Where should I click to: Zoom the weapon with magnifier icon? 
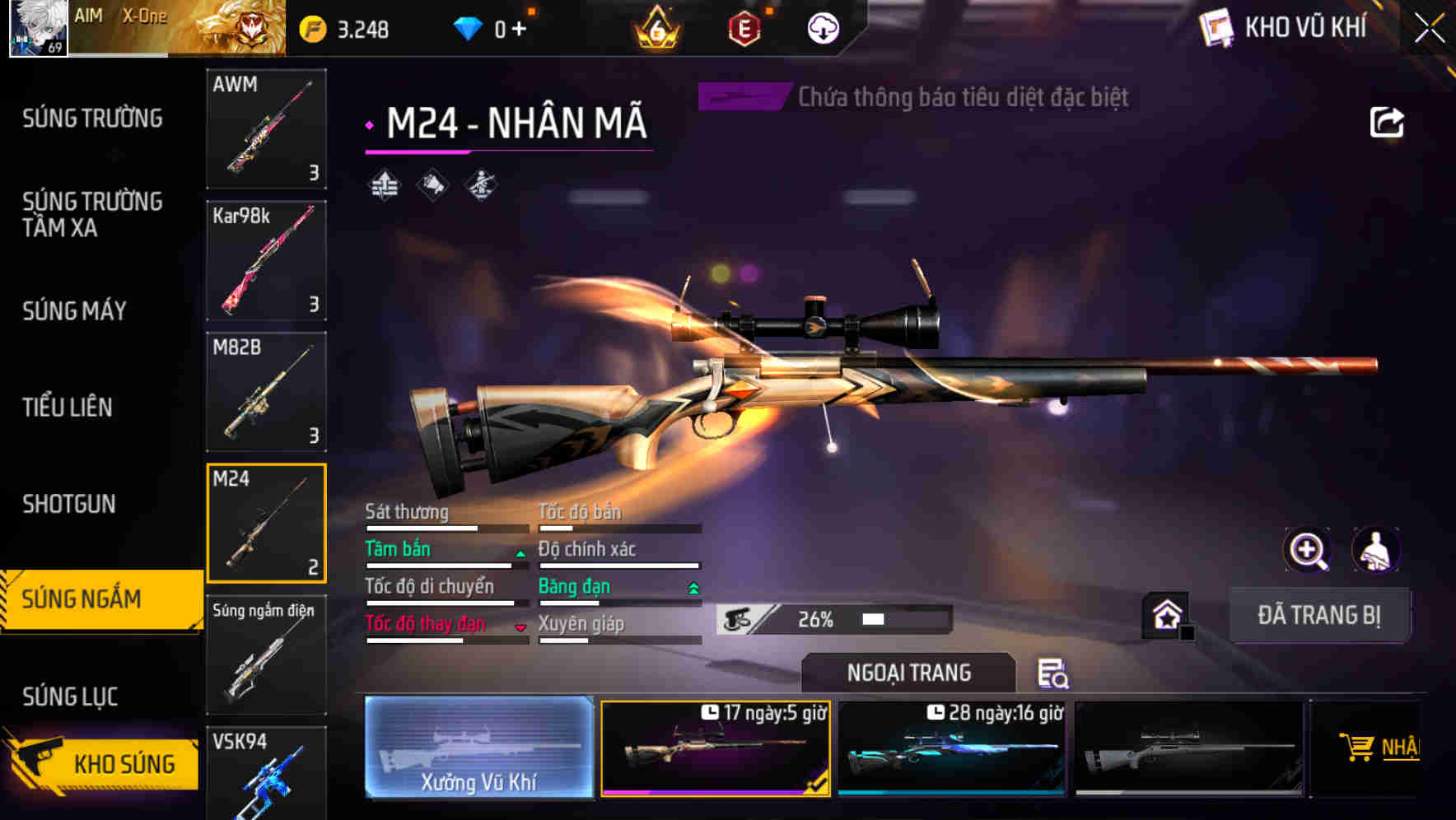tap(1308, 550)
